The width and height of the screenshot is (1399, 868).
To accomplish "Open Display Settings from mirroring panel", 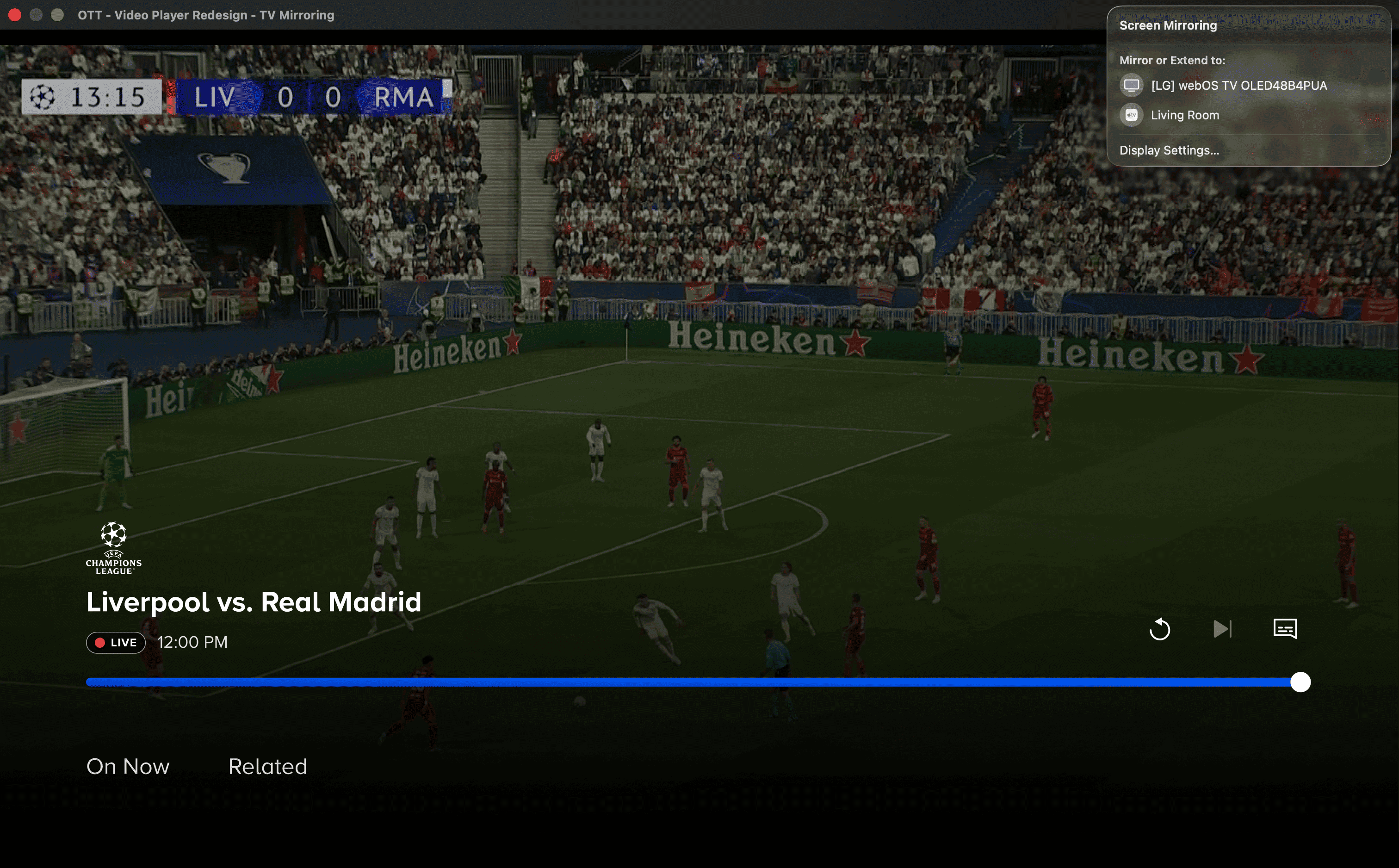I will 1169,150.
